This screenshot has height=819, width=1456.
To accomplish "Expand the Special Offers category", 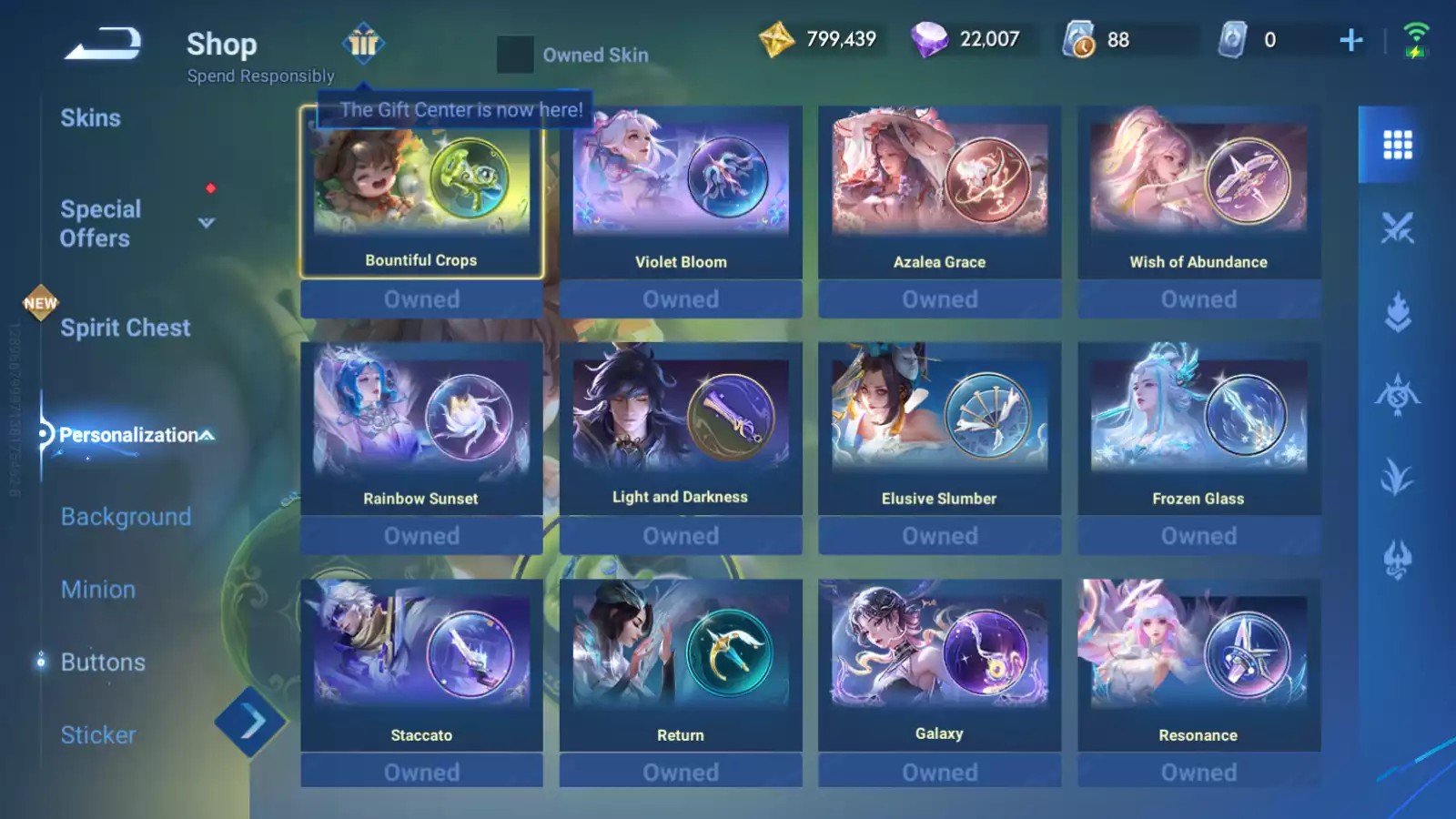I will (x=207, y=223).
